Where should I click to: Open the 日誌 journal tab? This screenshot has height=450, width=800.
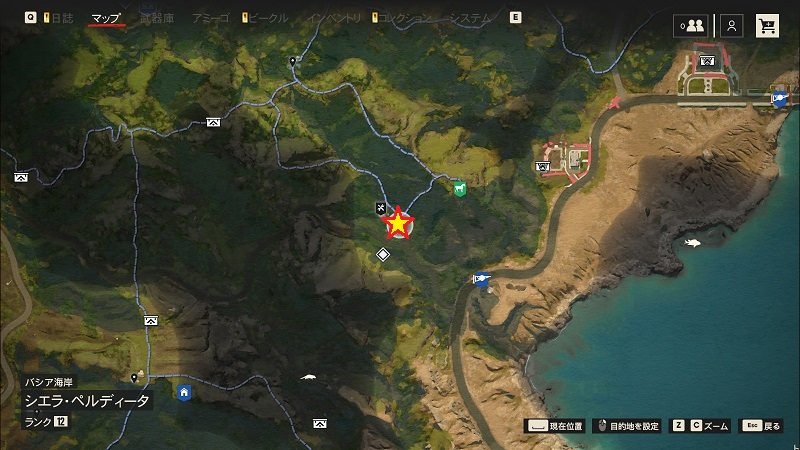point(63,18)
